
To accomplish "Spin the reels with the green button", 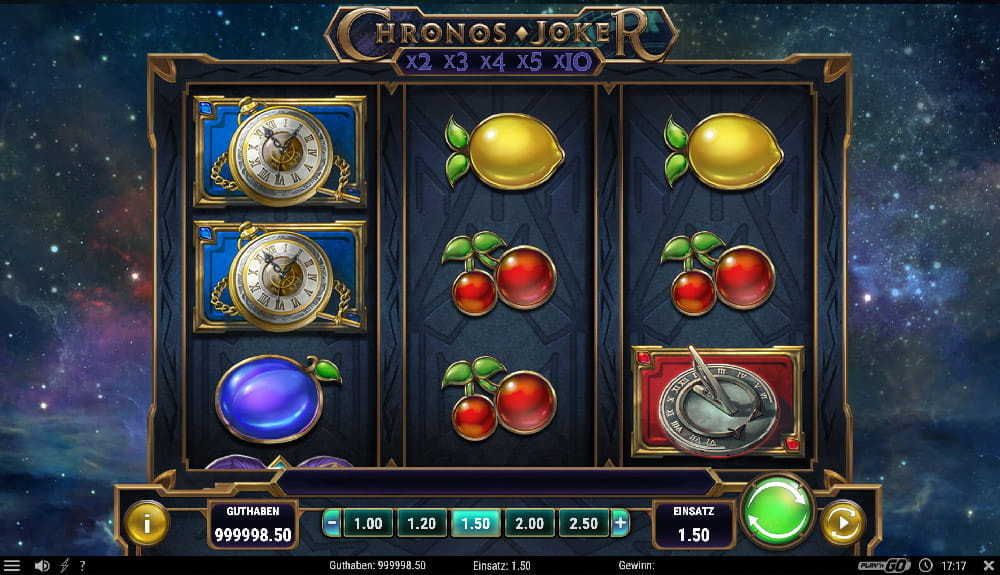I will click(x=777, y=510).
